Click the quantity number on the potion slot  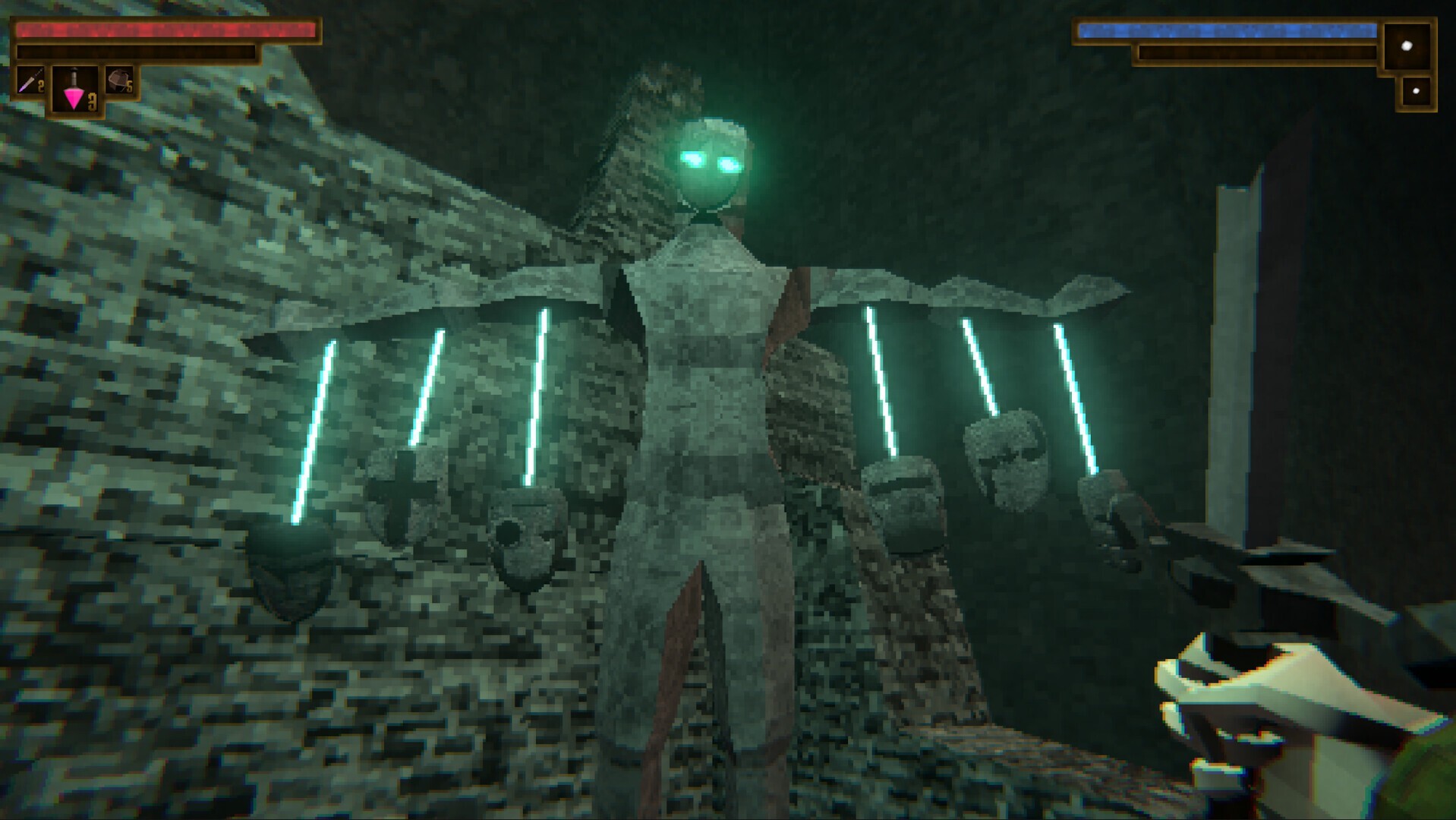pos(93,102)
